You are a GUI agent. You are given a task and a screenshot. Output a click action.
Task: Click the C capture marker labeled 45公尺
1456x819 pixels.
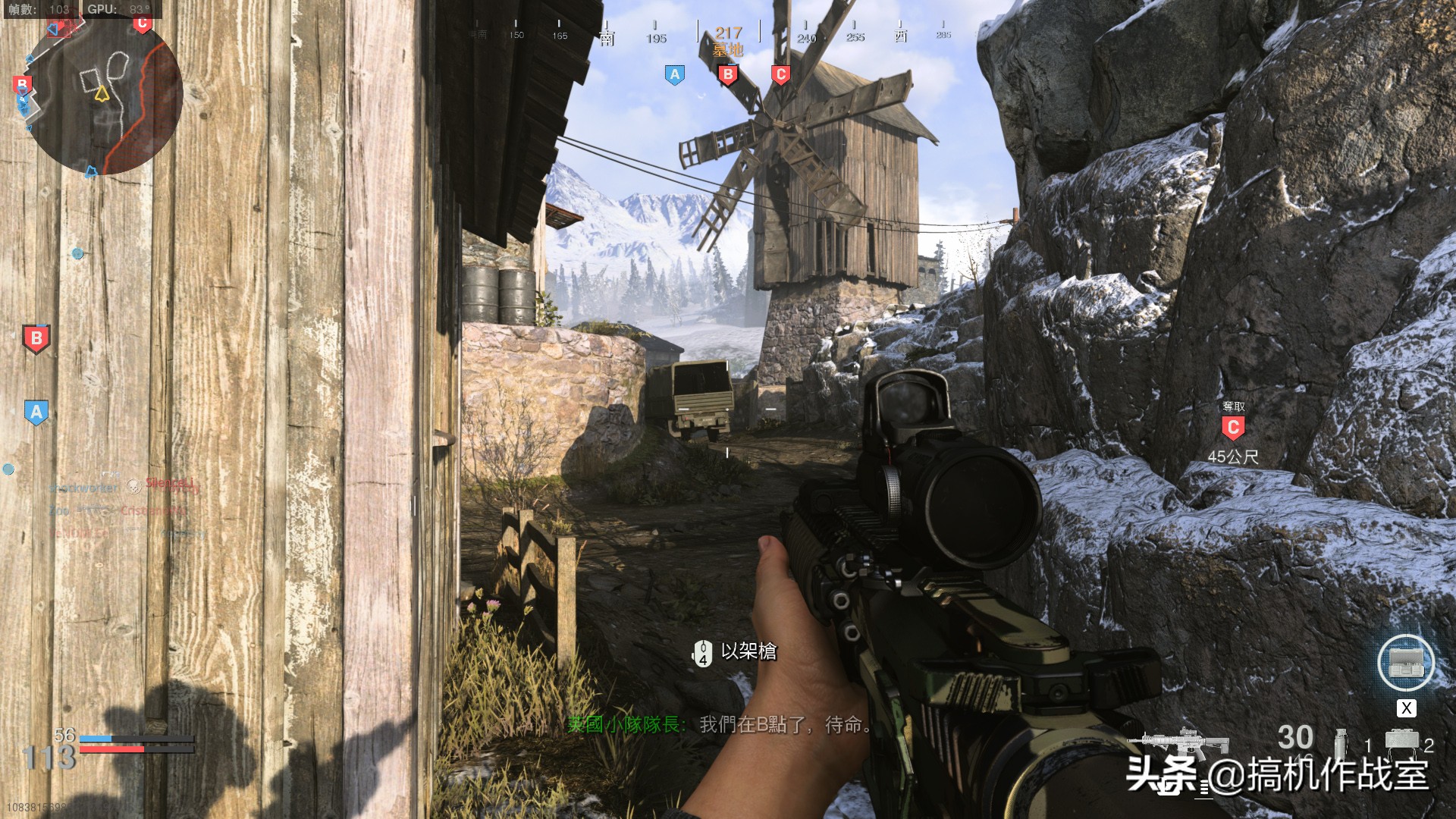(x=1233, y=428)
